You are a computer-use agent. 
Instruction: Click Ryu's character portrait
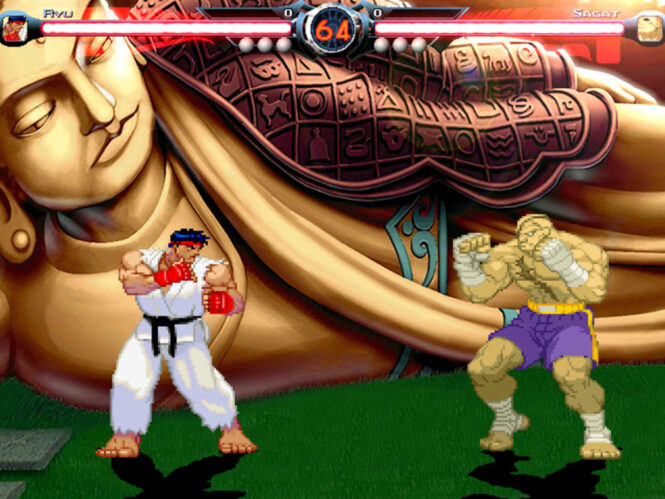pos(13,28)
